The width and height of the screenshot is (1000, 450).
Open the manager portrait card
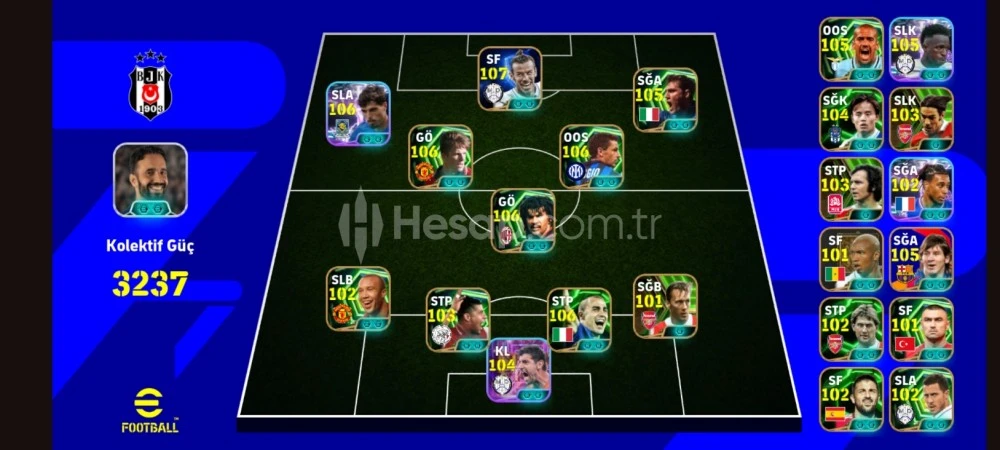(x=150, y=179)
